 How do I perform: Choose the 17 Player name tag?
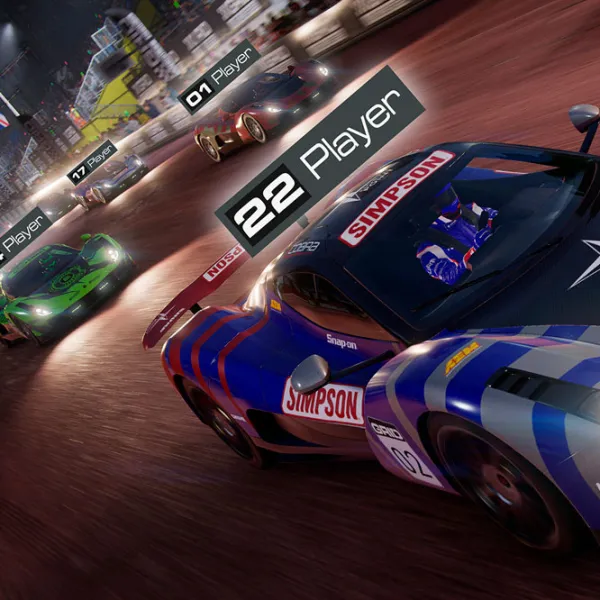92,163
